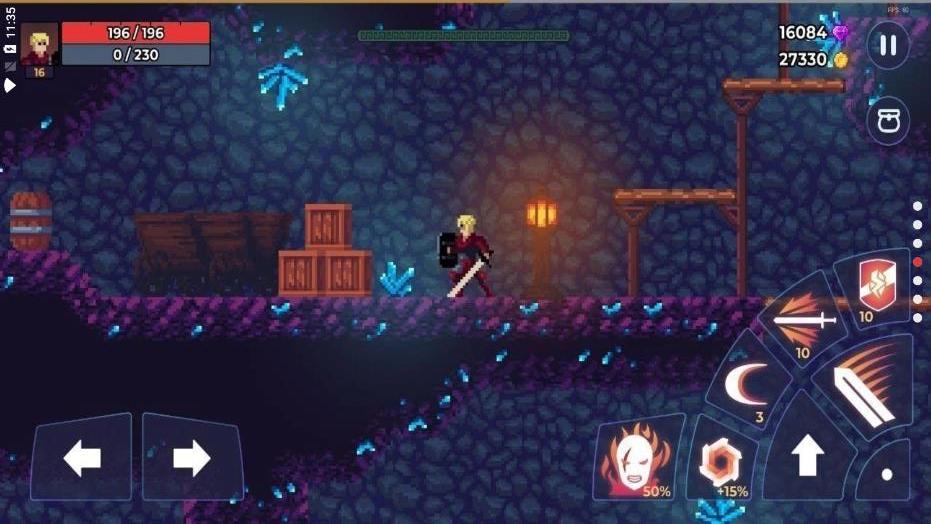The height and width of the screenshot is (524, 931).
Task: Tap the move right arrow
Action: coord(191,458)
